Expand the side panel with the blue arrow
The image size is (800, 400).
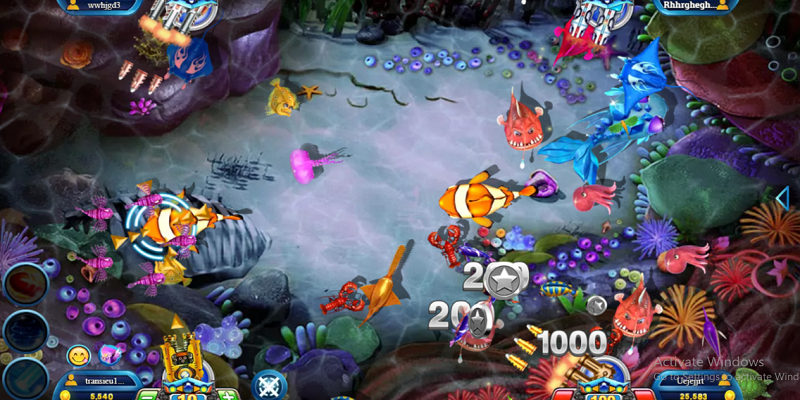pyautogui.click(x=782, y=198)
